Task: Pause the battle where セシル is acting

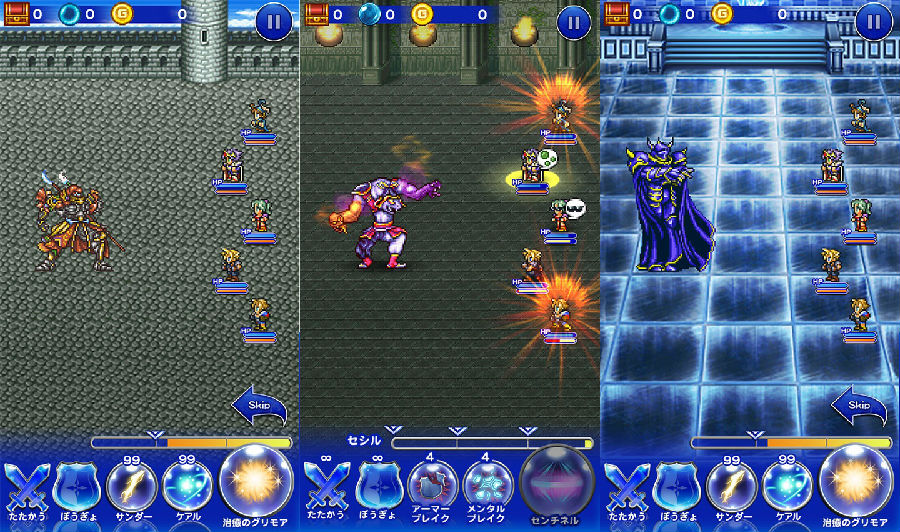Action: (x=573, y=21)
